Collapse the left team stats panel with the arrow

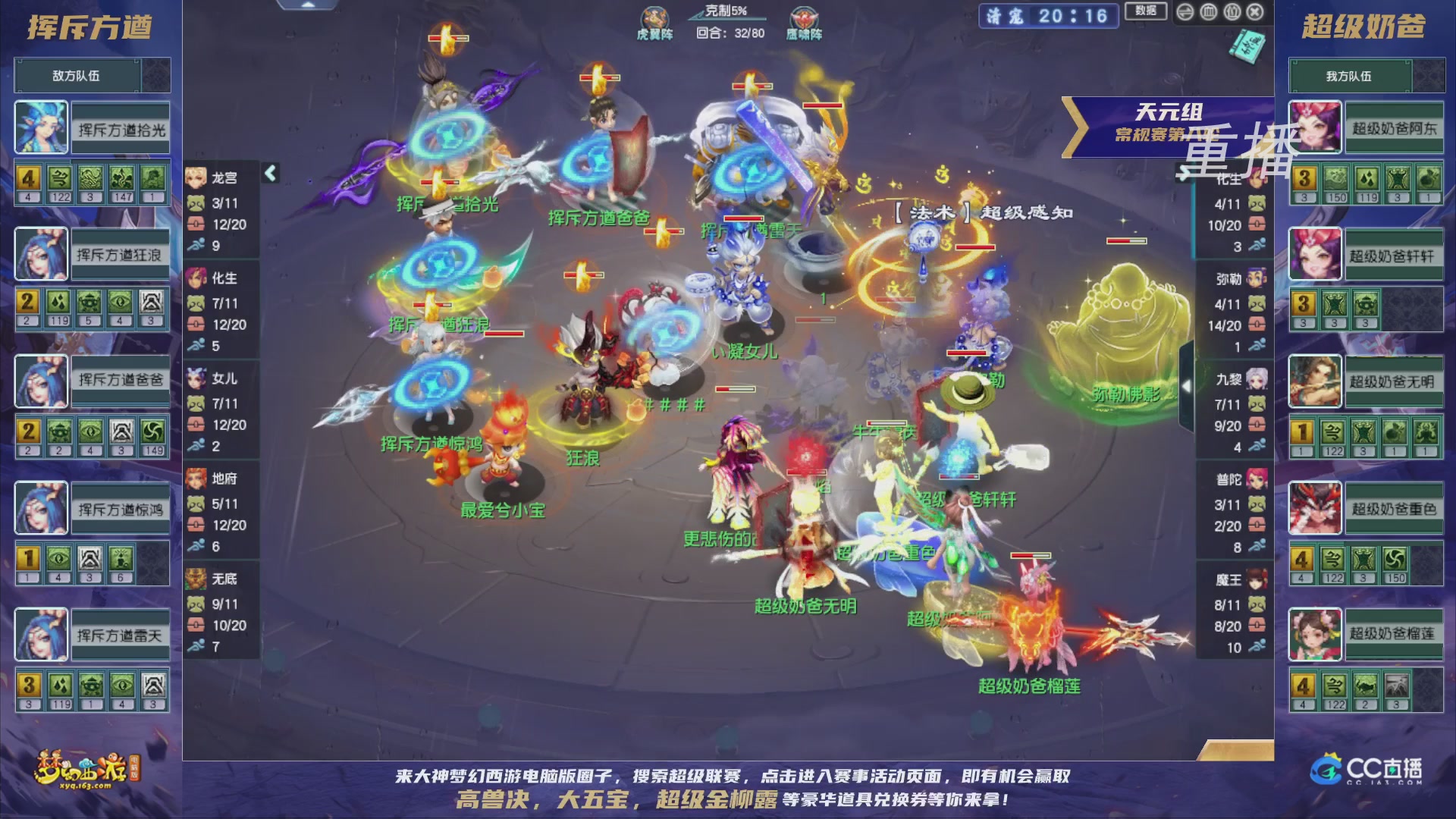click(x=269, y=172)
